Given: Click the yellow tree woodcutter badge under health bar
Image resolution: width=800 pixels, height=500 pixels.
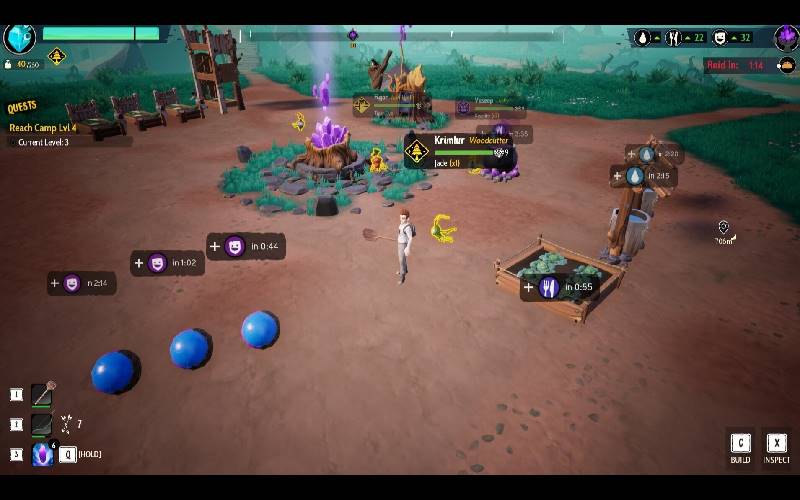Looking at the screenshot, I should (56, 58).
